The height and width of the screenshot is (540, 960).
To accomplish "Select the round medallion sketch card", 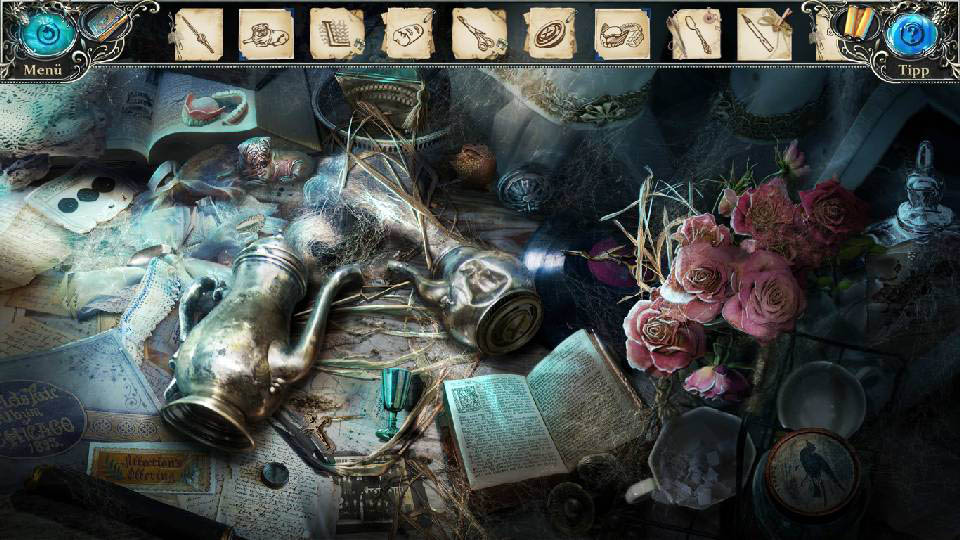I will click(x=550, y=34).
